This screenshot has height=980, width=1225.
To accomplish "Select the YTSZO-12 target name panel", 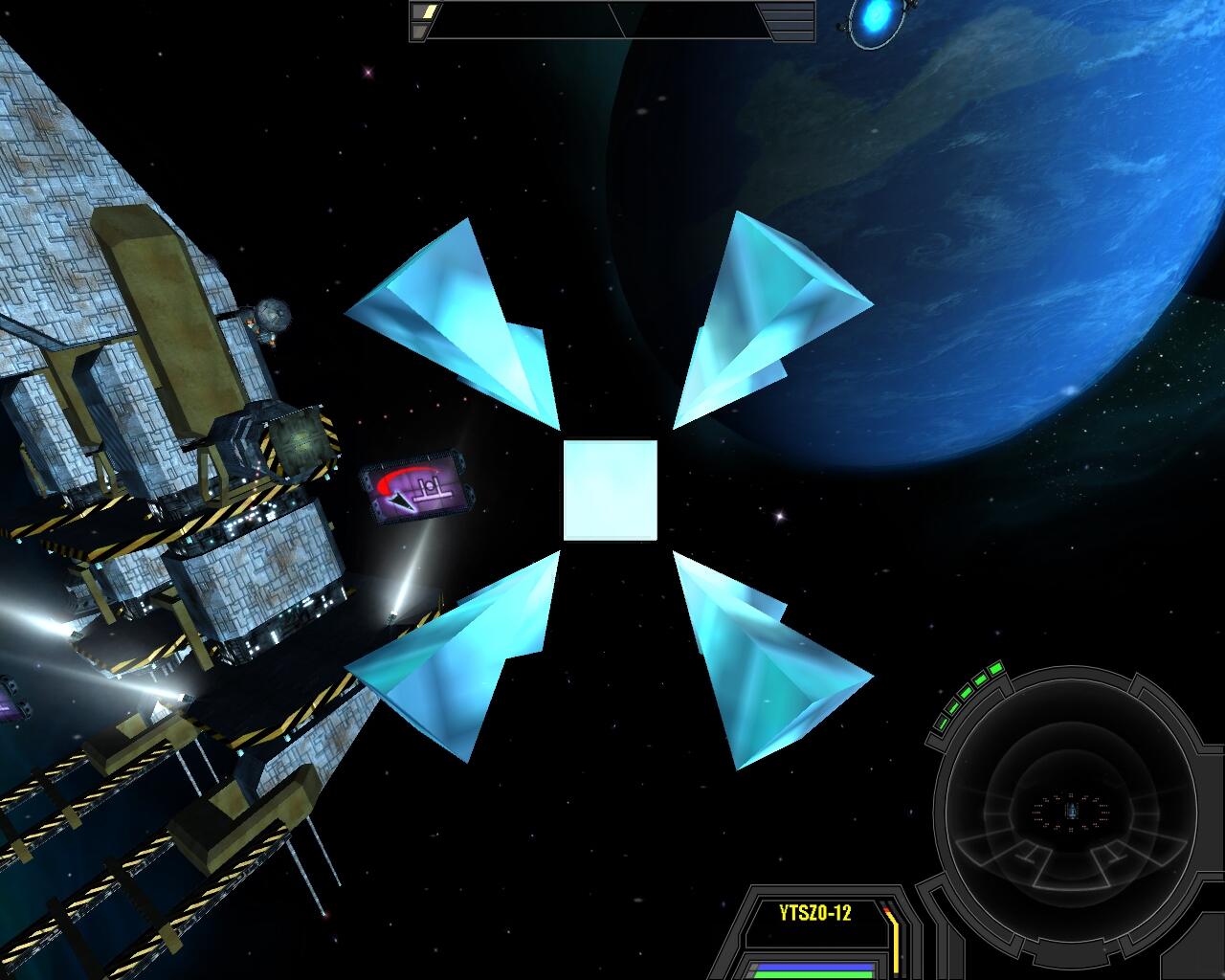I will click(814, 913).
